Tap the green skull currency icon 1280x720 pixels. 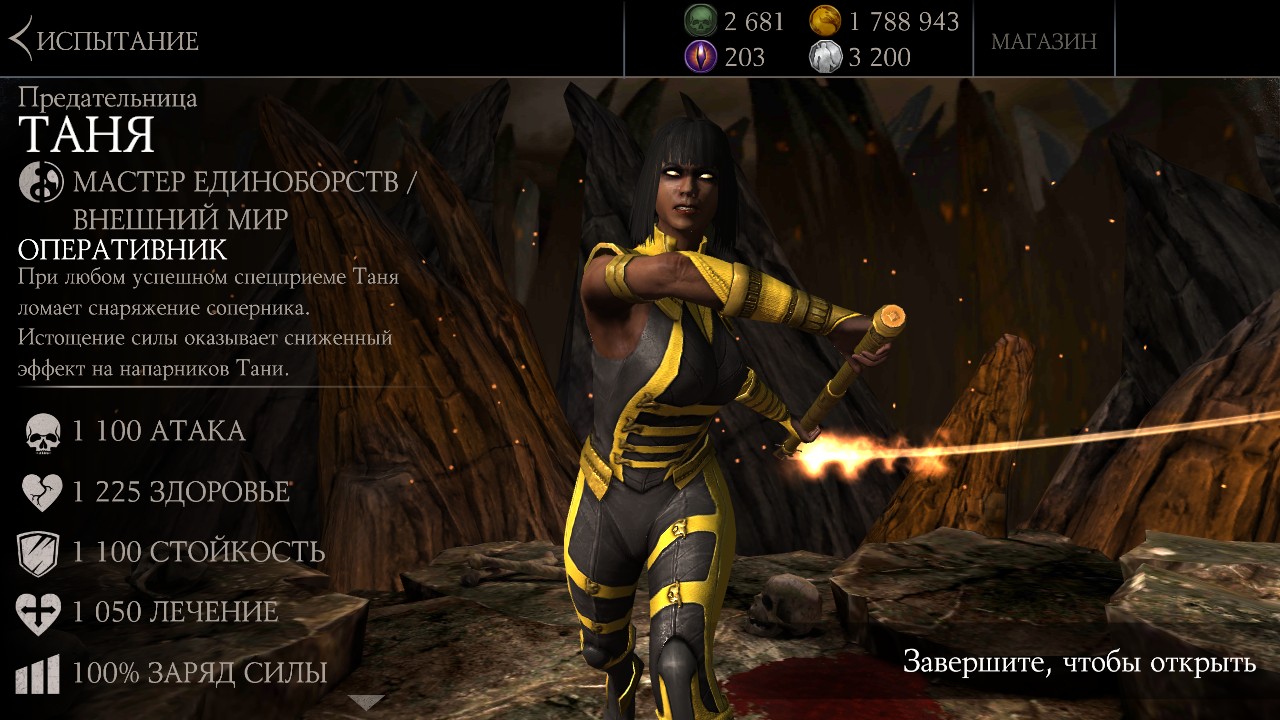click(x=700, y=21)
